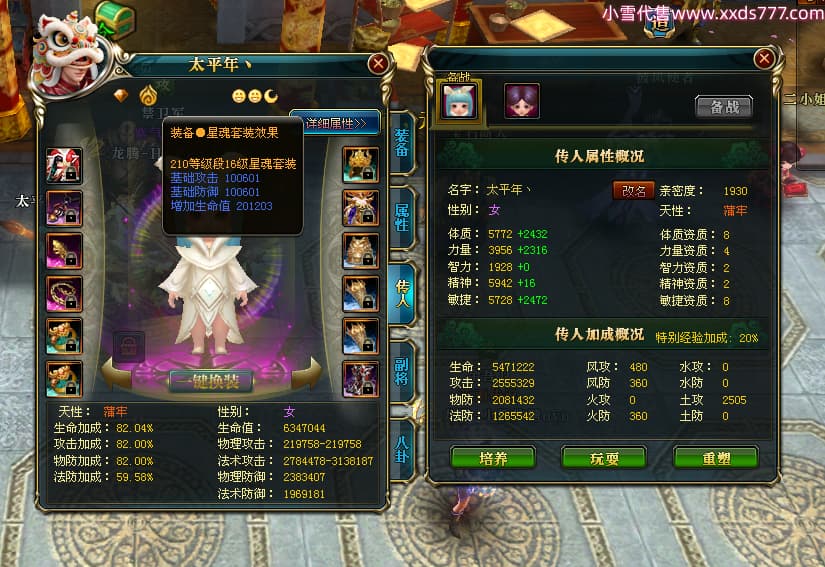Viewport: 825px width, 567px height.
Task: Close the heir attributes panel
Action: coord(764,58)
